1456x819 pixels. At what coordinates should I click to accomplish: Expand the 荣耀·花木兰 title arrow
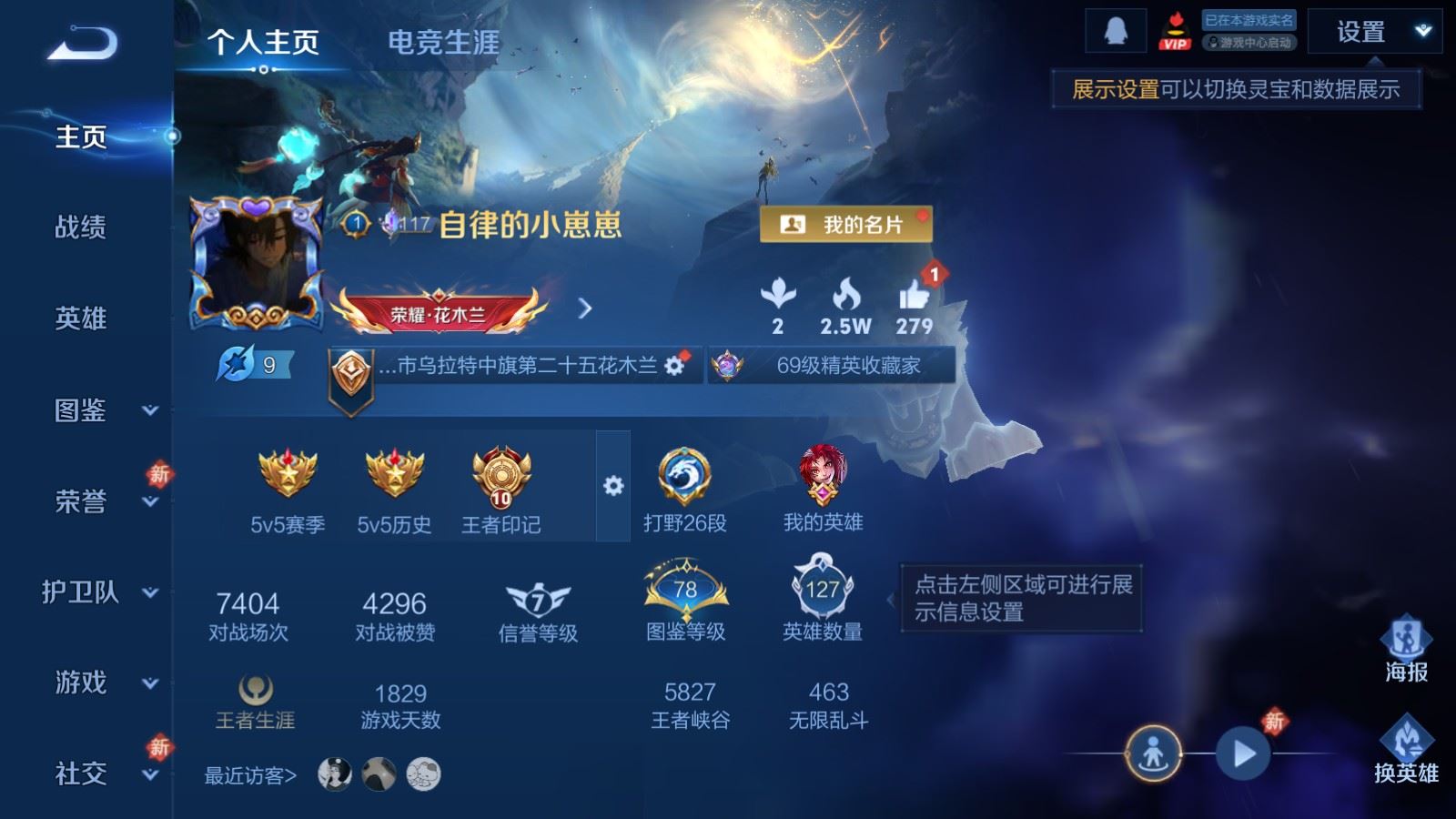coord(583,308)
